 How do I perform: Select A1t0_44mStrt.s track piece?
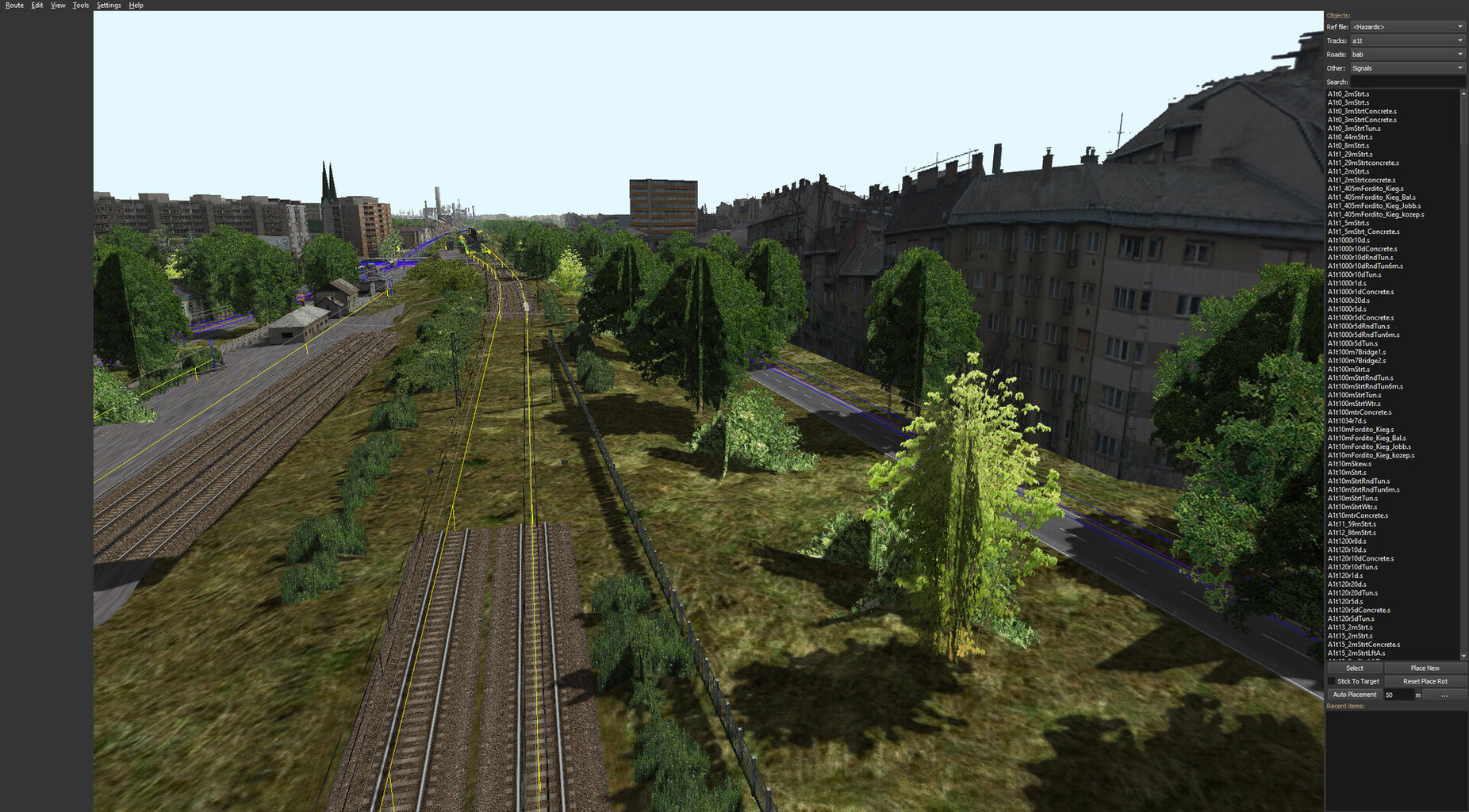pyautogui.click(x=1352, y=136)
